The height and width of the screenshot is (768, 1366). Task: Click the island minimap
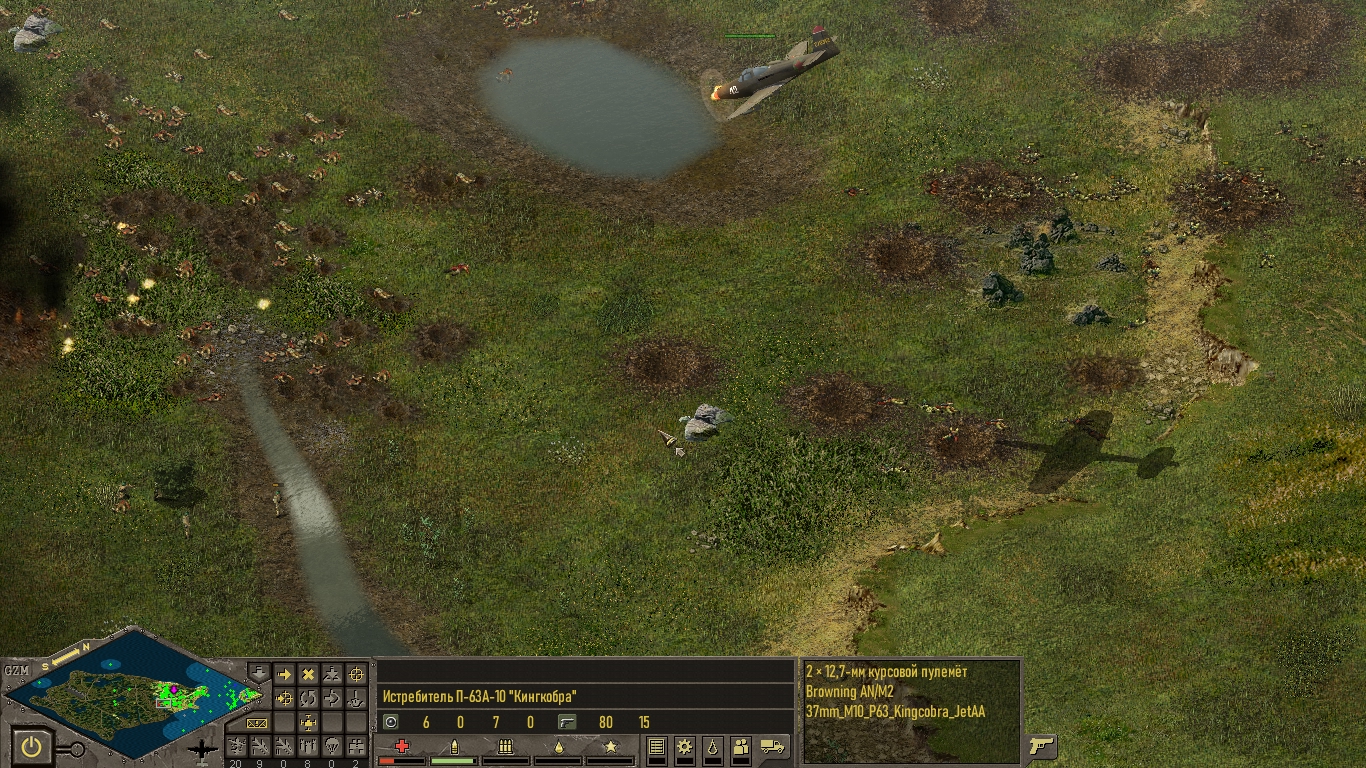(x=130, y=692)
